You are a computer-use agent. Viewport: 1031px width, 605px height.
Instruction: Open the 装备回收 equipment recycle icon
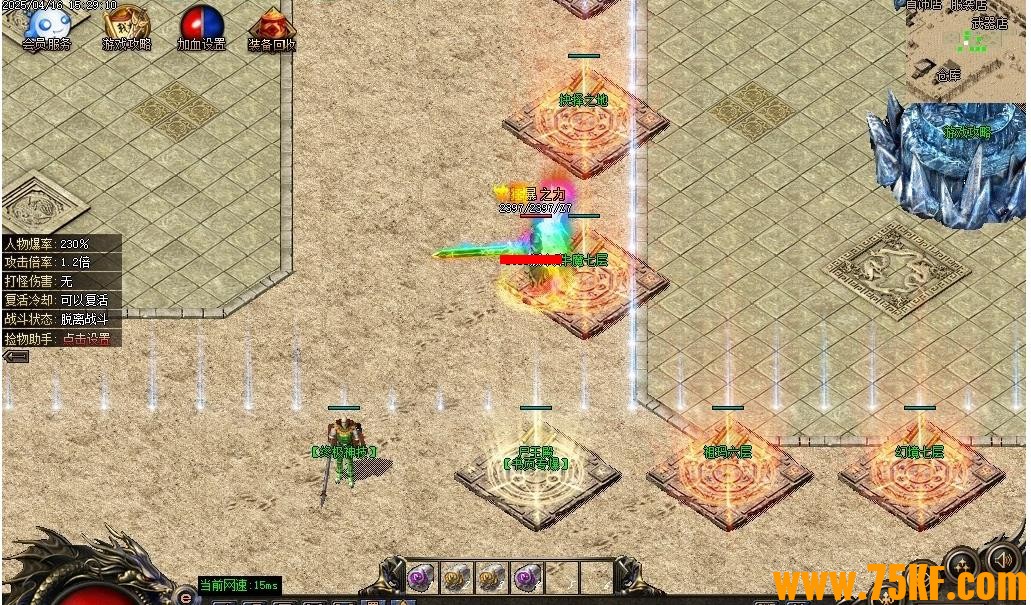click(272, 25)
